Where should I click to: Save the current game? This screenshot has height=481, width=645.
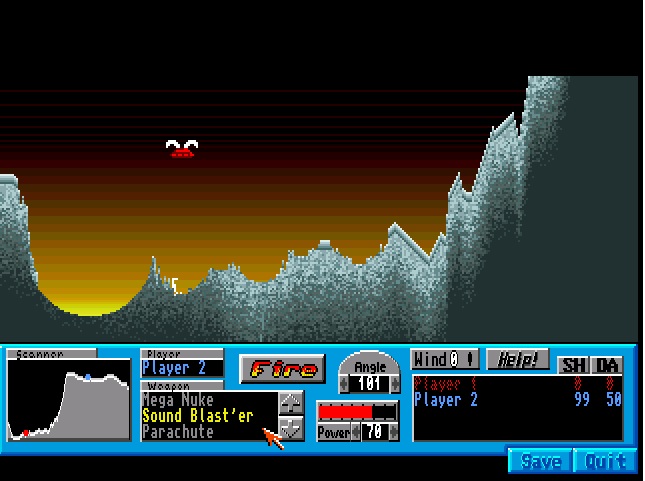541,461
